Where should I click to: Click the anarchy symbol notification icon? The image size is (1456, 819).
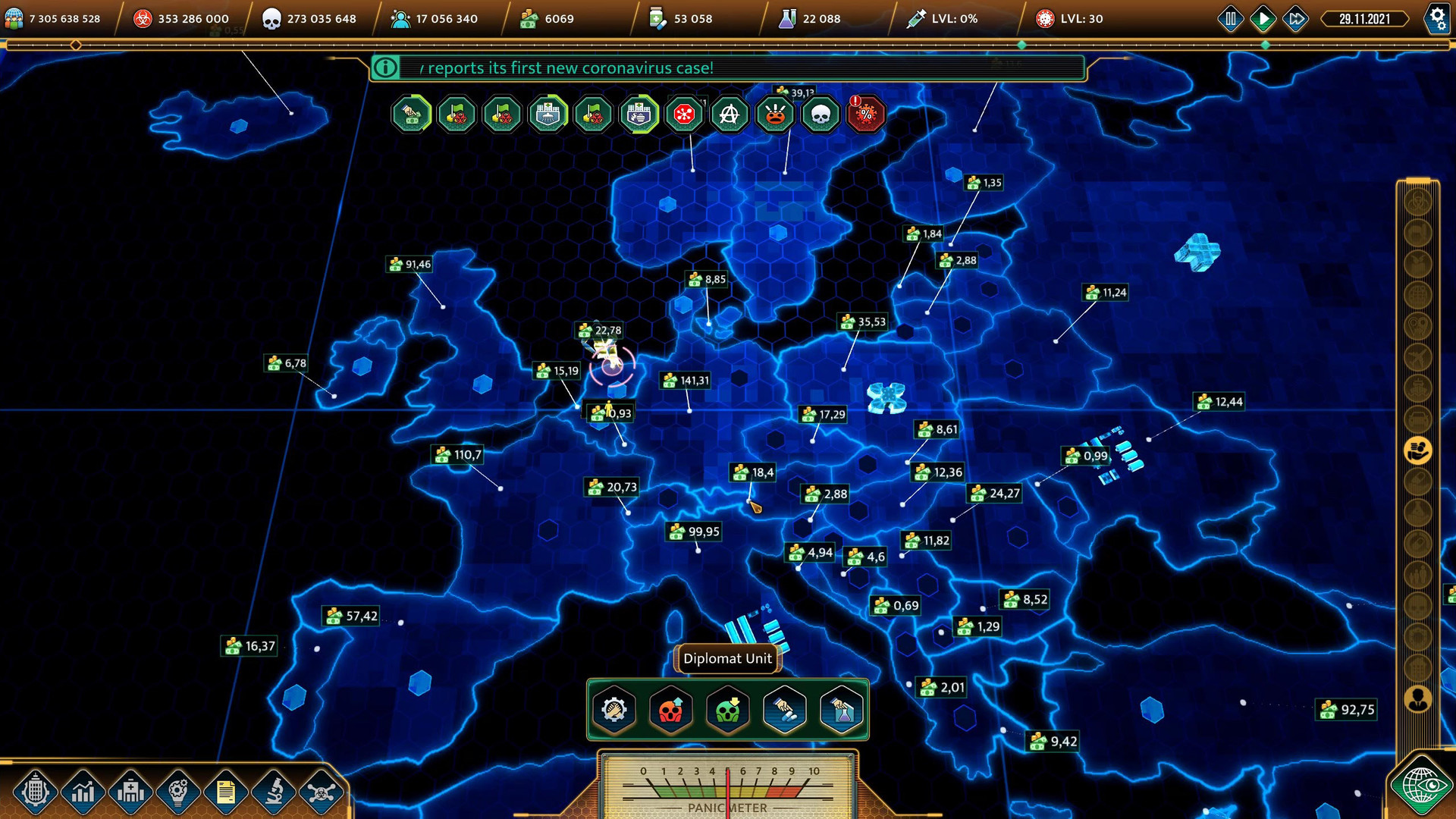(x=730, y=115)
